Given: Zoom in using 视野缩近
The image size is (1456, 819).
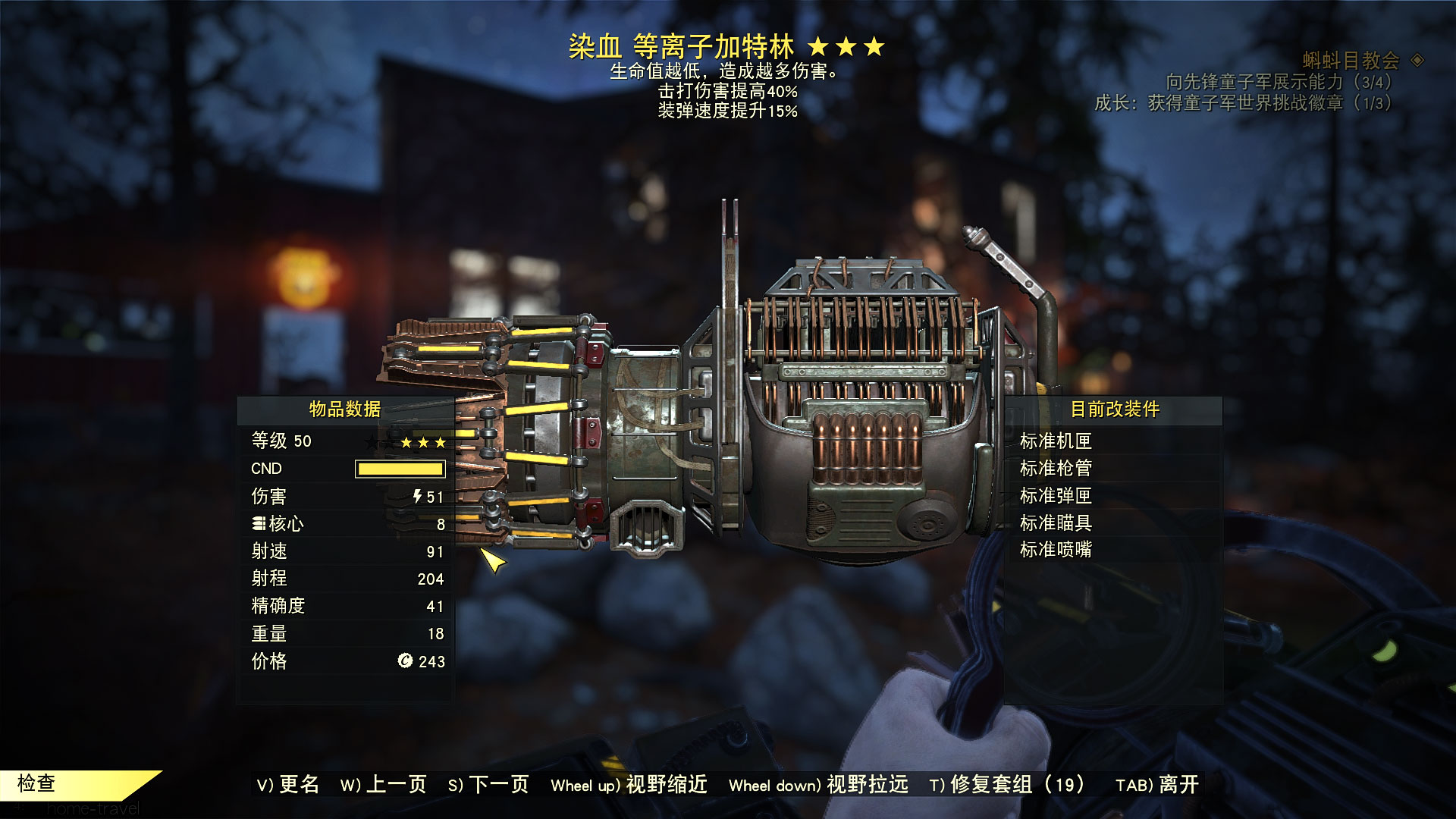Looking at the screenshot, I should pyautogui.click(x=629, y=784).
